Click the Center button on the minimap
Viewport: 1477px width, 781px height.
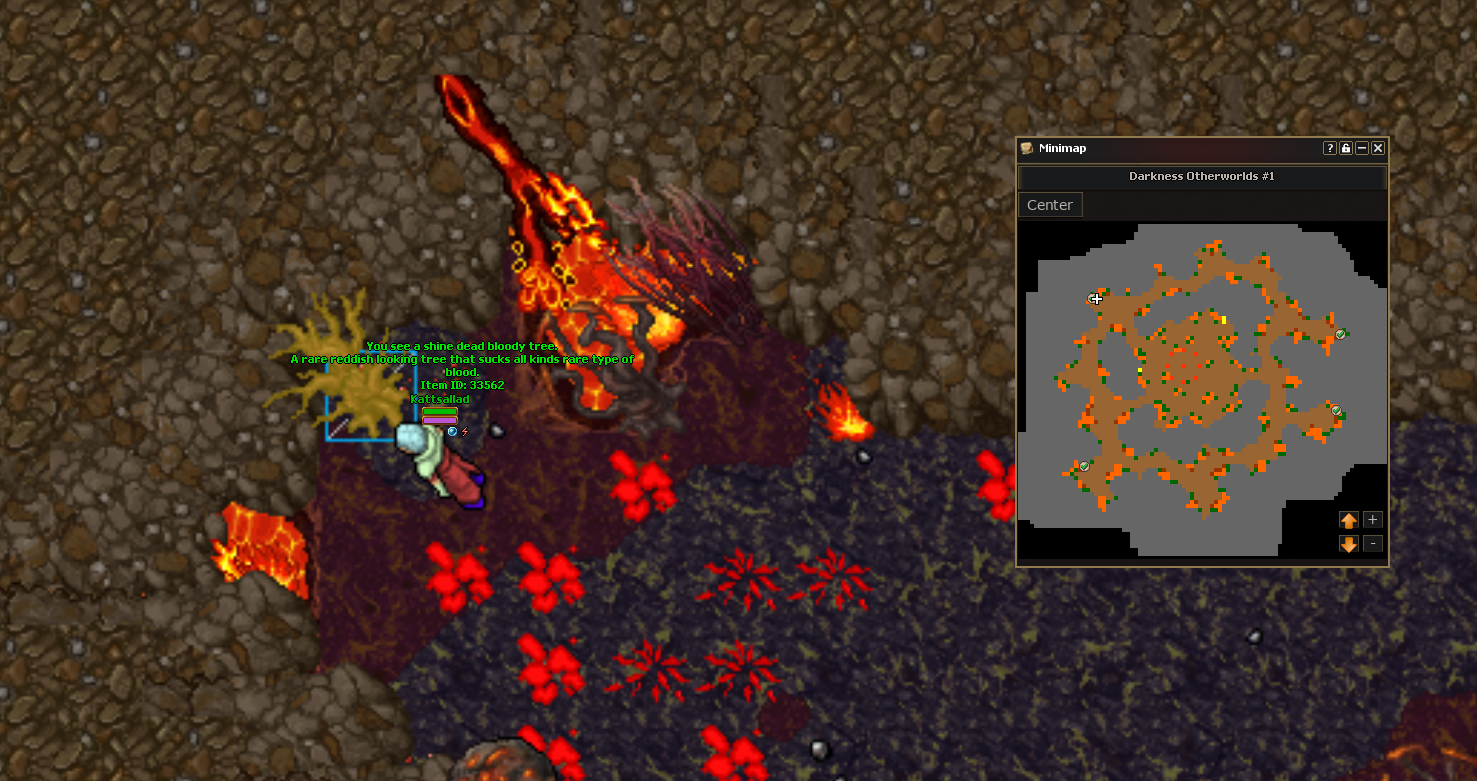coord(1049,205)
